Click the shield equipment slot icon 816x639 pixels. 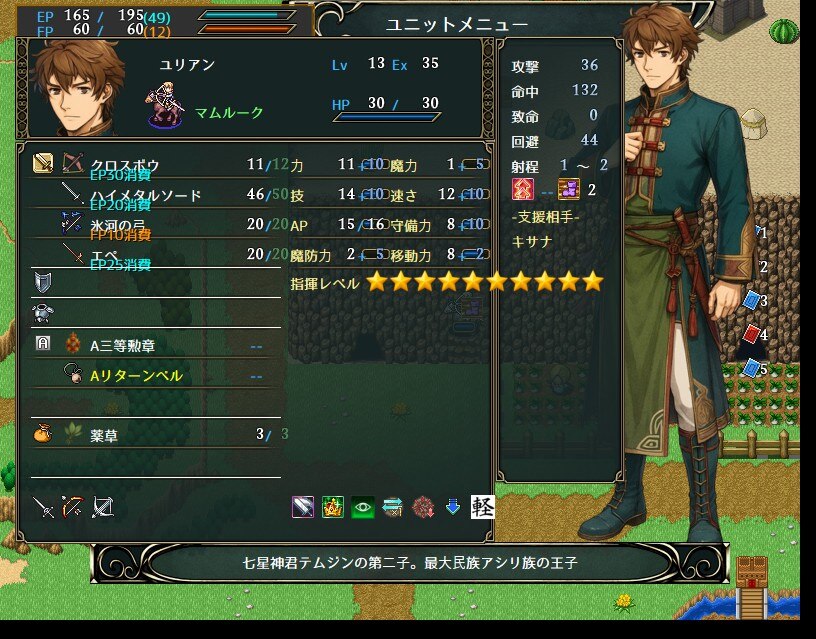point(43,283)
